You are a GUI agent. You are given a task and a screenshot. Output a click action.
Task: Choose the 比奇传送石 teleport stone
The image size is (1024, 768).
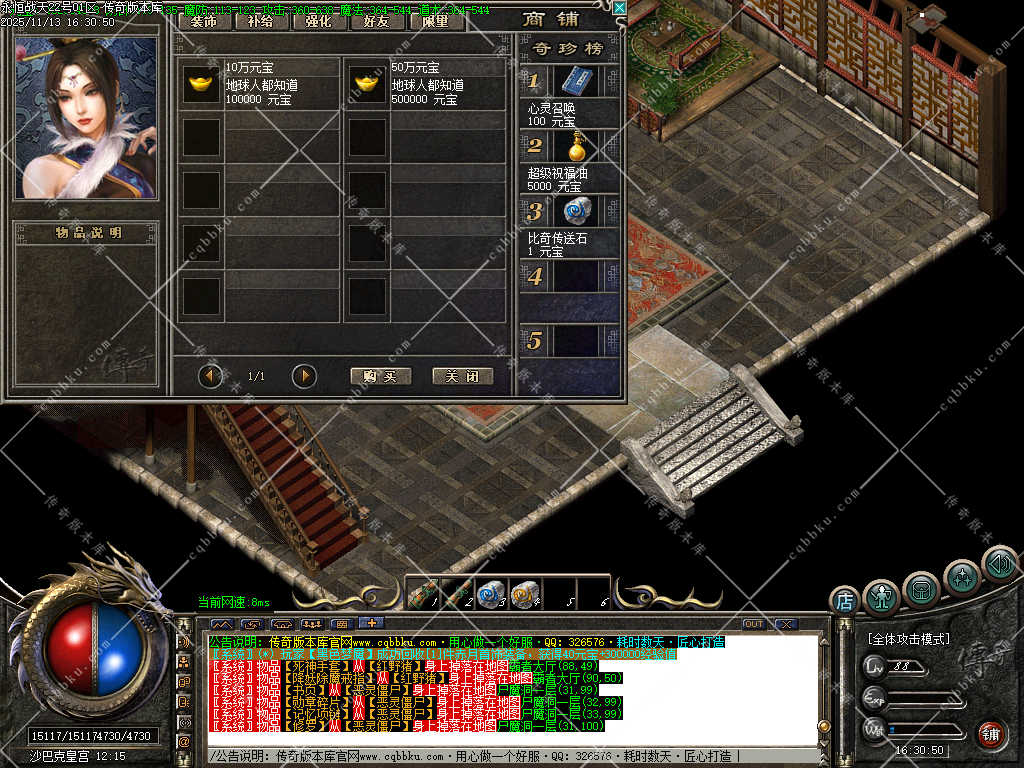click(574, 211)
